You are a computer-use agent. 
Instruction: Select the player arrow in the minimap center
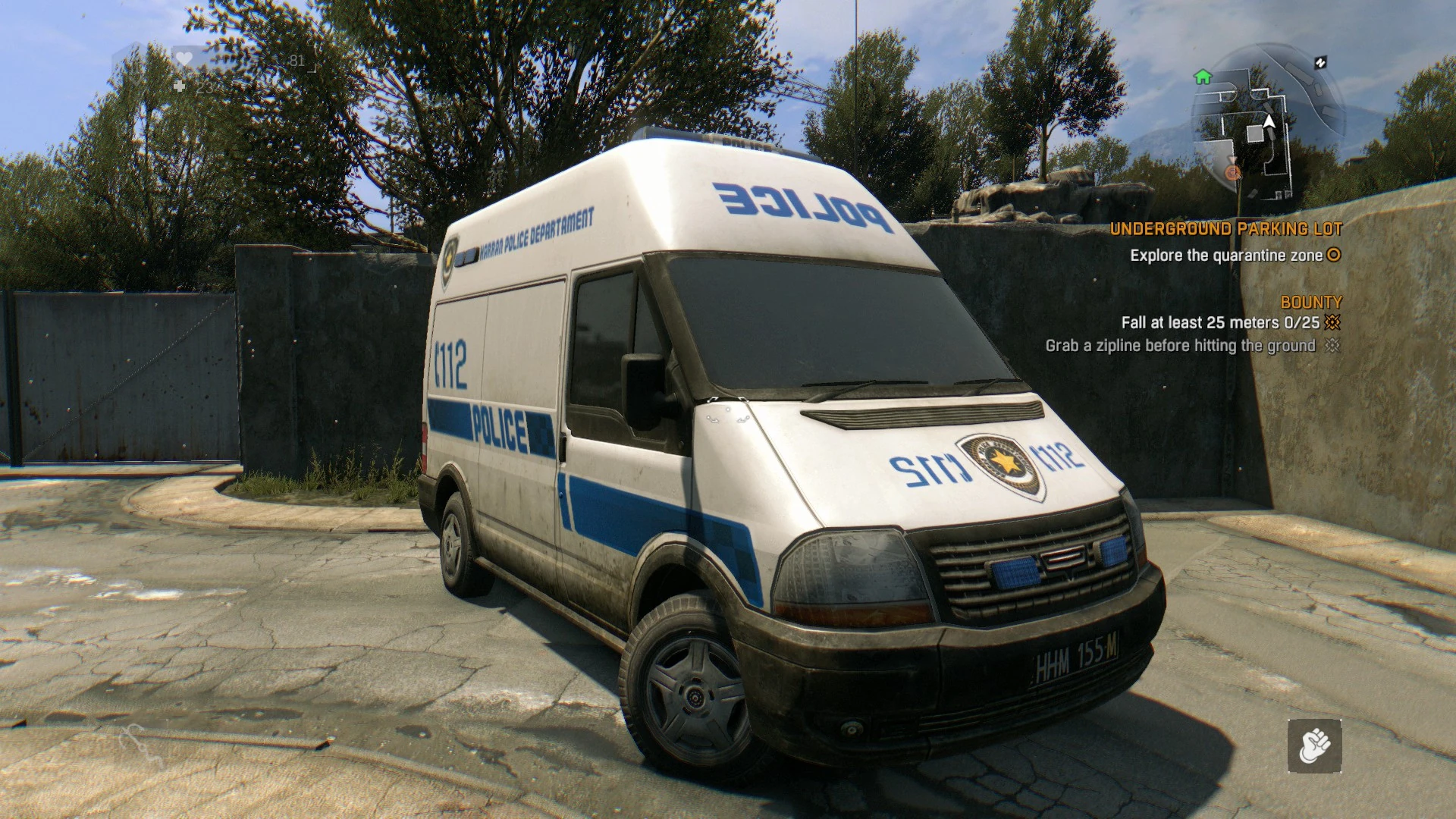click(1269, 121)
